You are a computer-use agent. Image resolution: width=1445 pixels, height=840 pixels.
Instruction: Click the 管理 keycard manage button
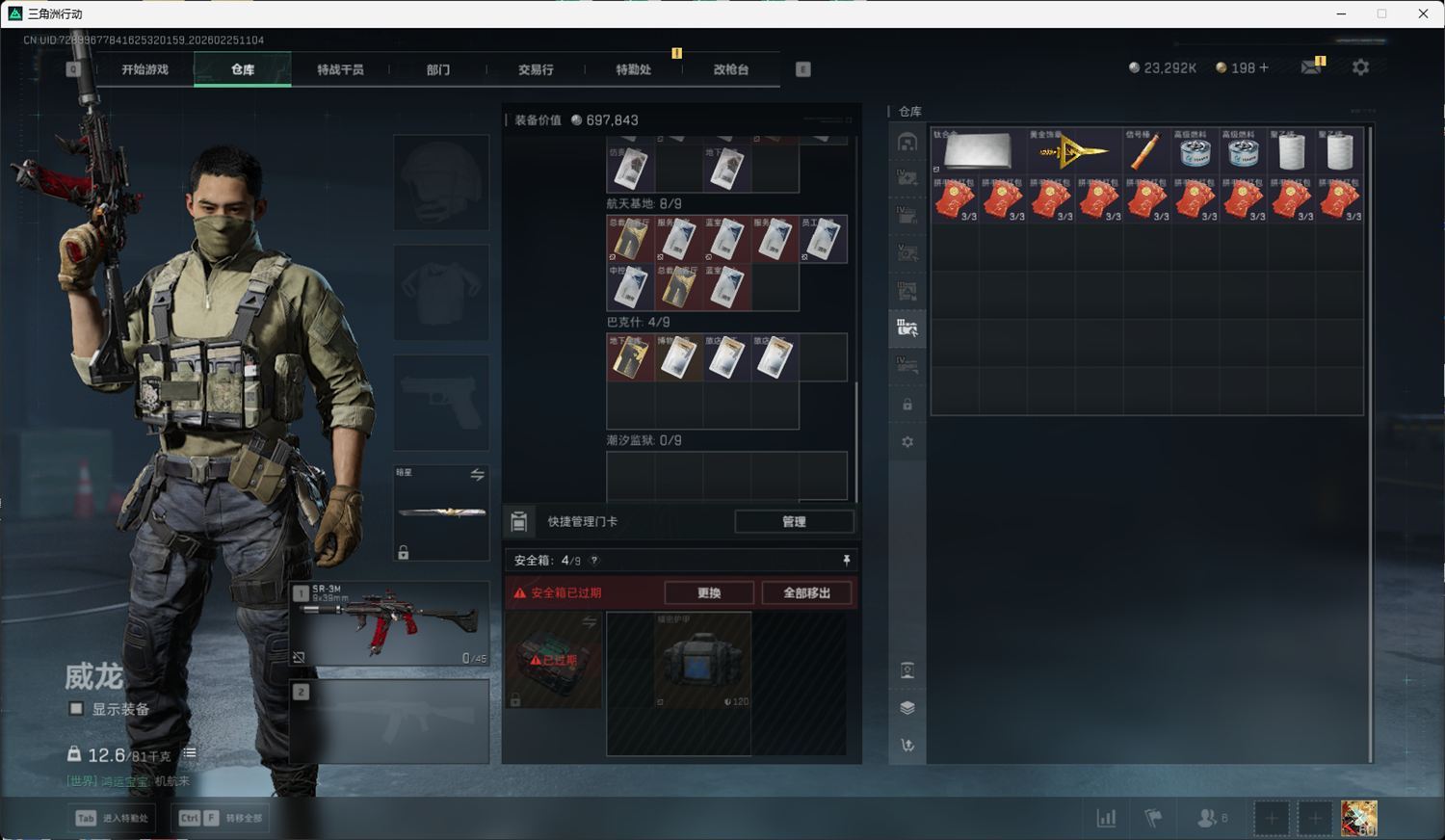pyautogui.click(x=794, y=521)
